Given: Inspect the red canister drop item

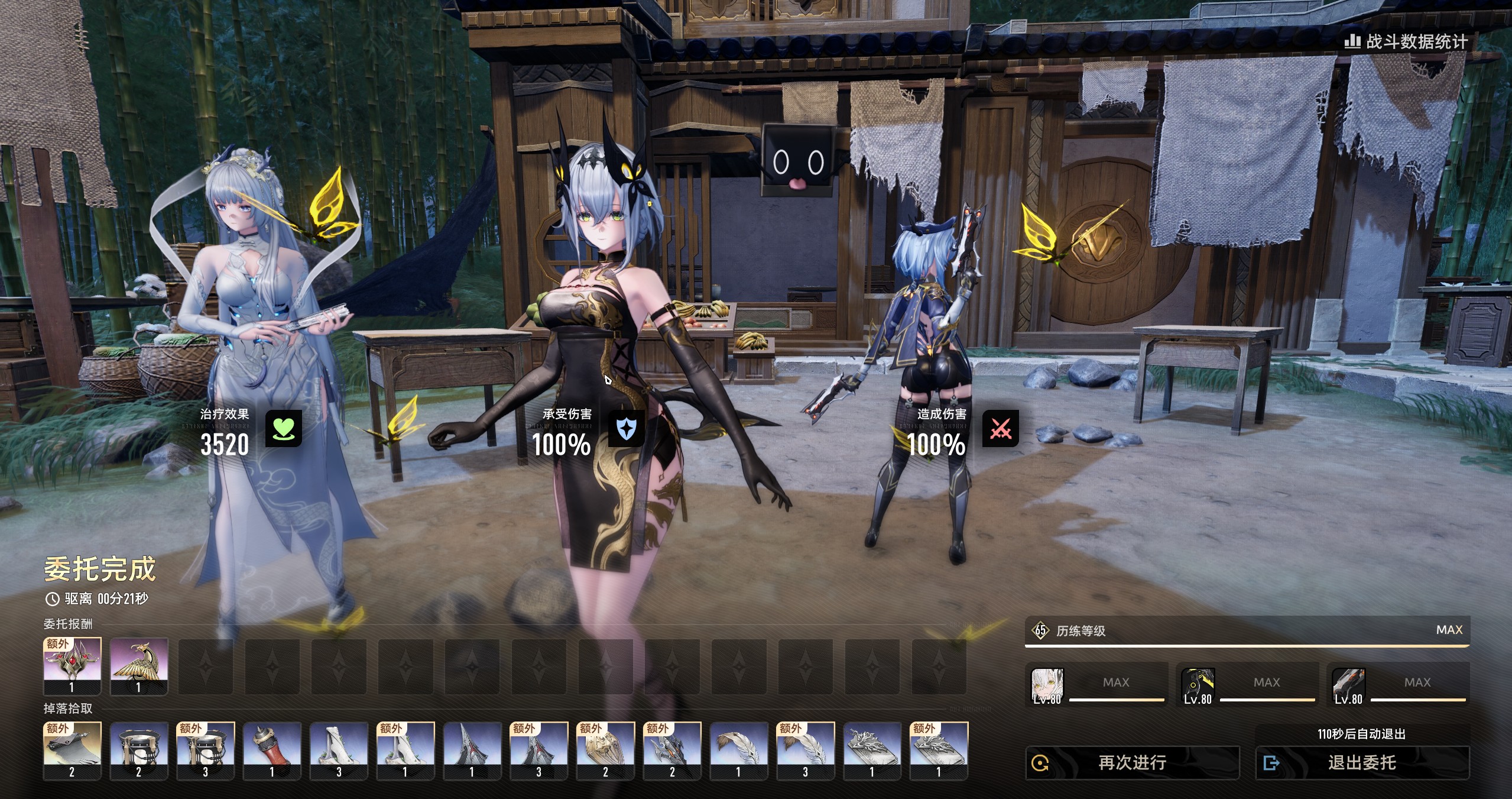Looking at the screenshot, I should click(x=272, y=749).
